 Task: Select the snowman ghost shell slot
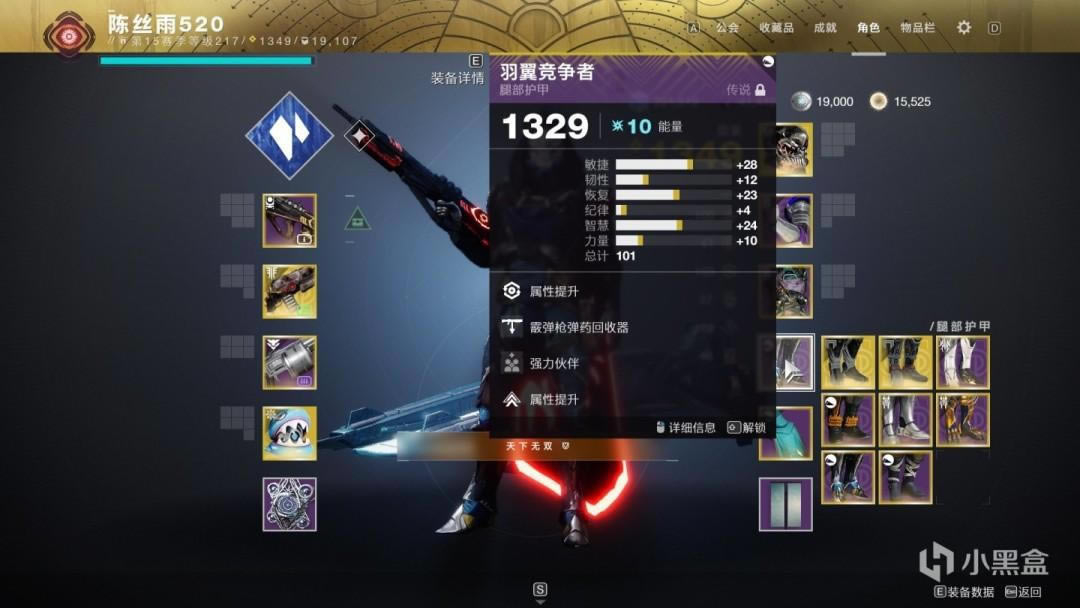290,433
